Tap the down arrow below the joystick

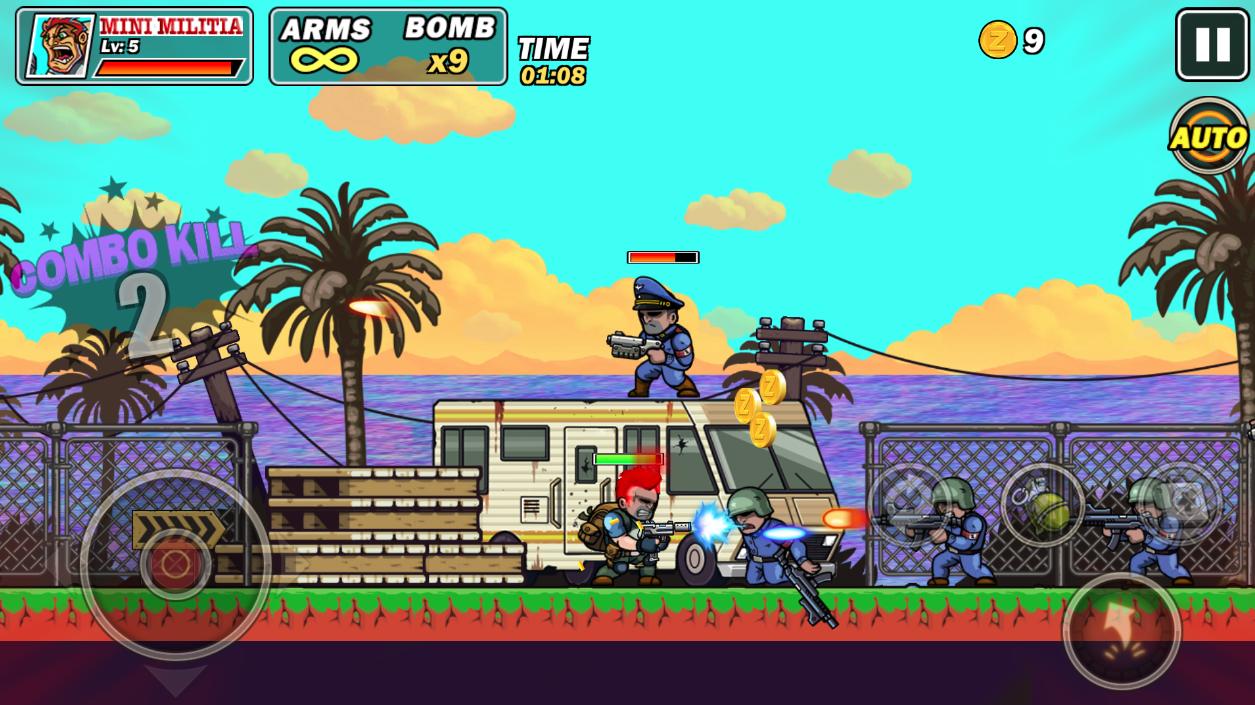176,680
